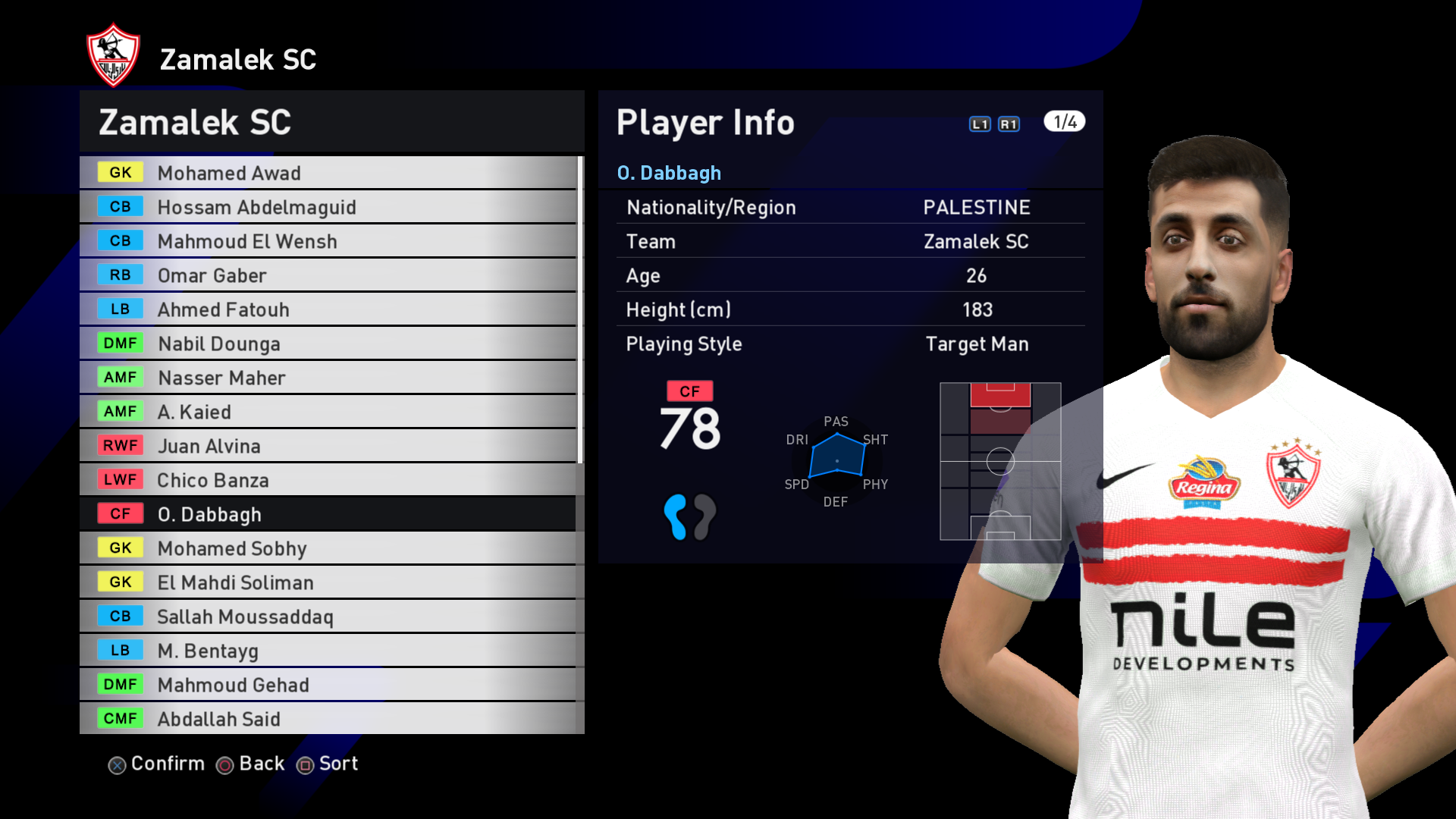1456x819 pixels.
Task: Click the Player Info 1/4 page indicator
Action: point(1064,122)
